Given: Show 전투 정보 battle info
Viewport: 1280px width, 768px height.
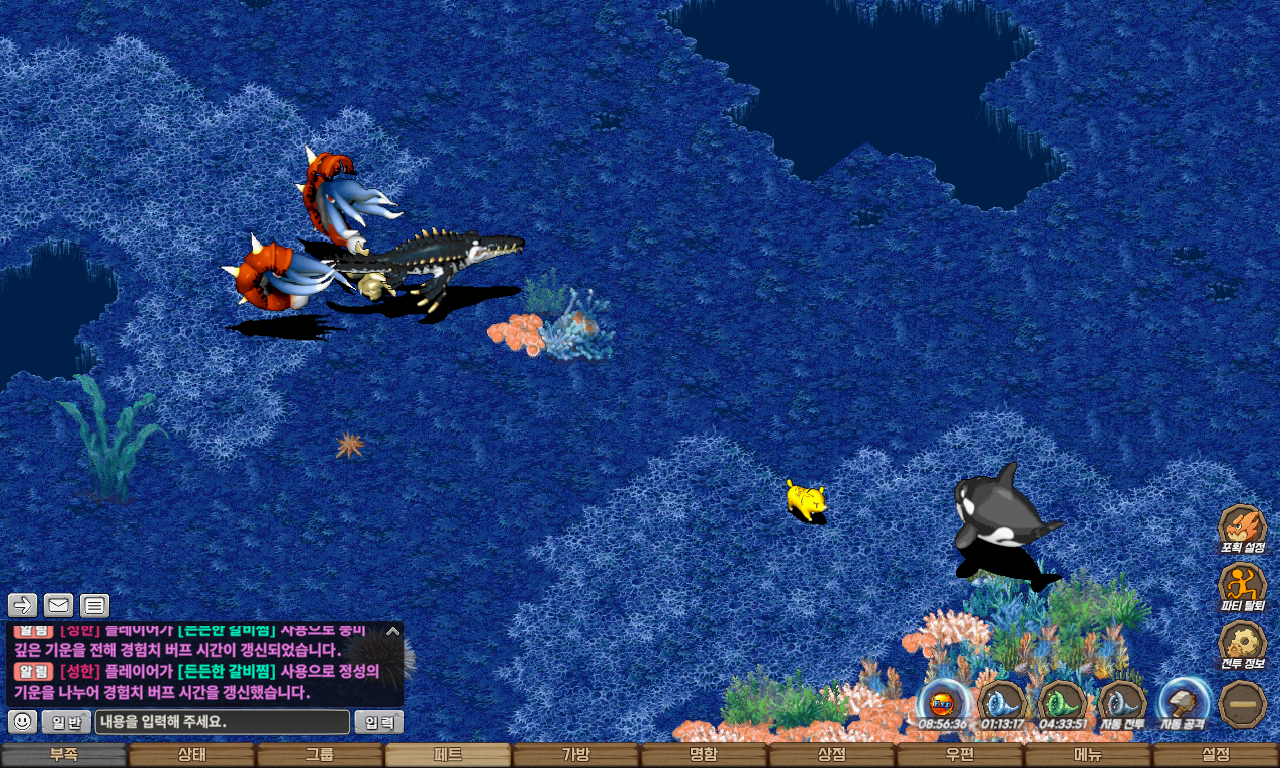Looking at the screenshot, I should point(1243,644).
